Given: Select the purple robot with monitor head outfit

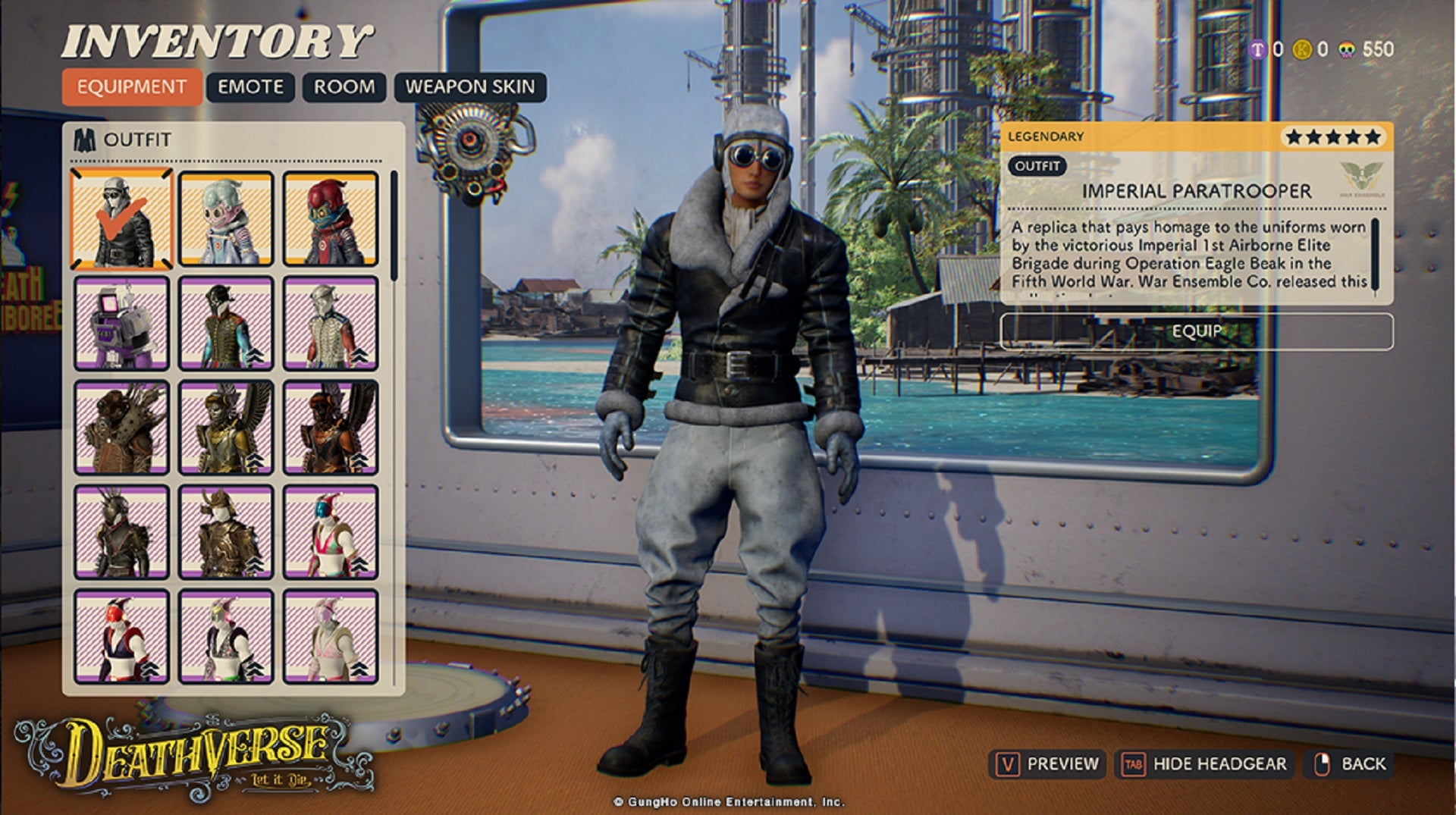Looking at the screenshot, I should (122, 324).
